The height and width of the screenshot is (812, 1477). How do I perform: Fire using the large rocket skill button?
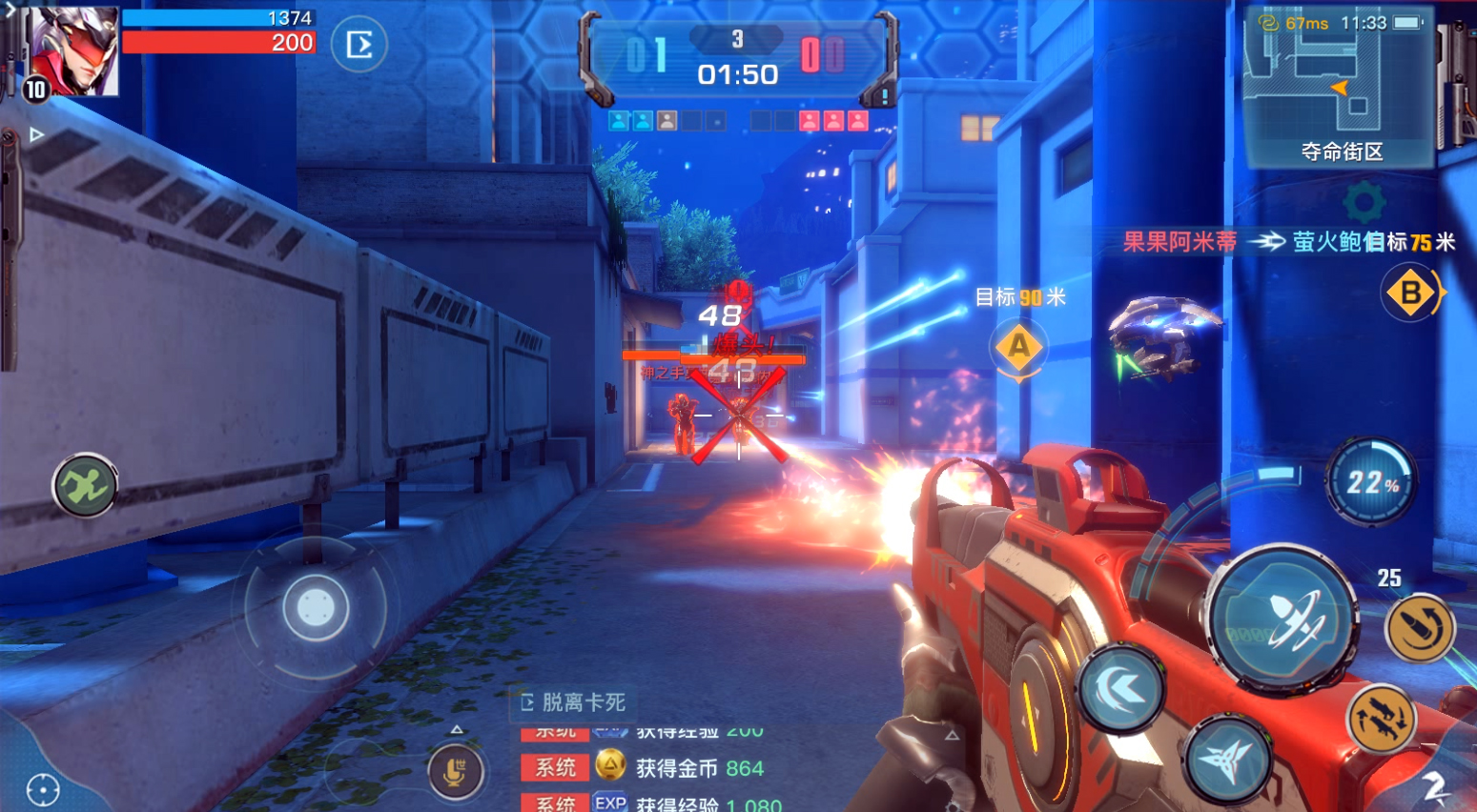(1283, 619)
